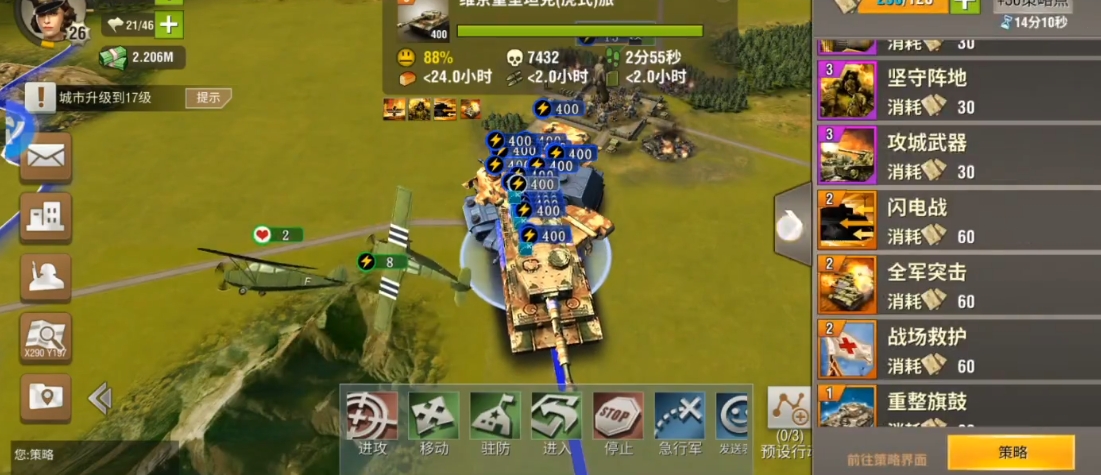Choose the 移动 move command

point(434,418)
